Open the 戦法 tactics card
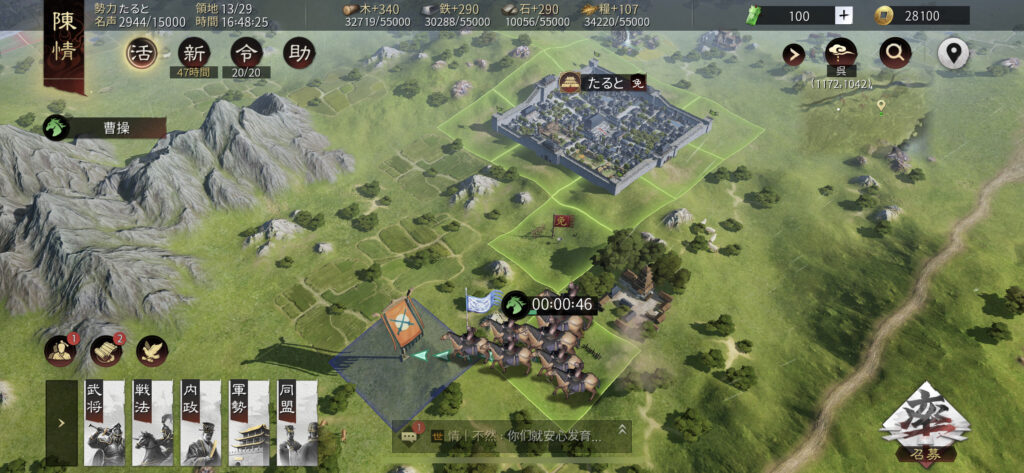The width and height of the screenshot is (1024, 473). coord(152,422)
